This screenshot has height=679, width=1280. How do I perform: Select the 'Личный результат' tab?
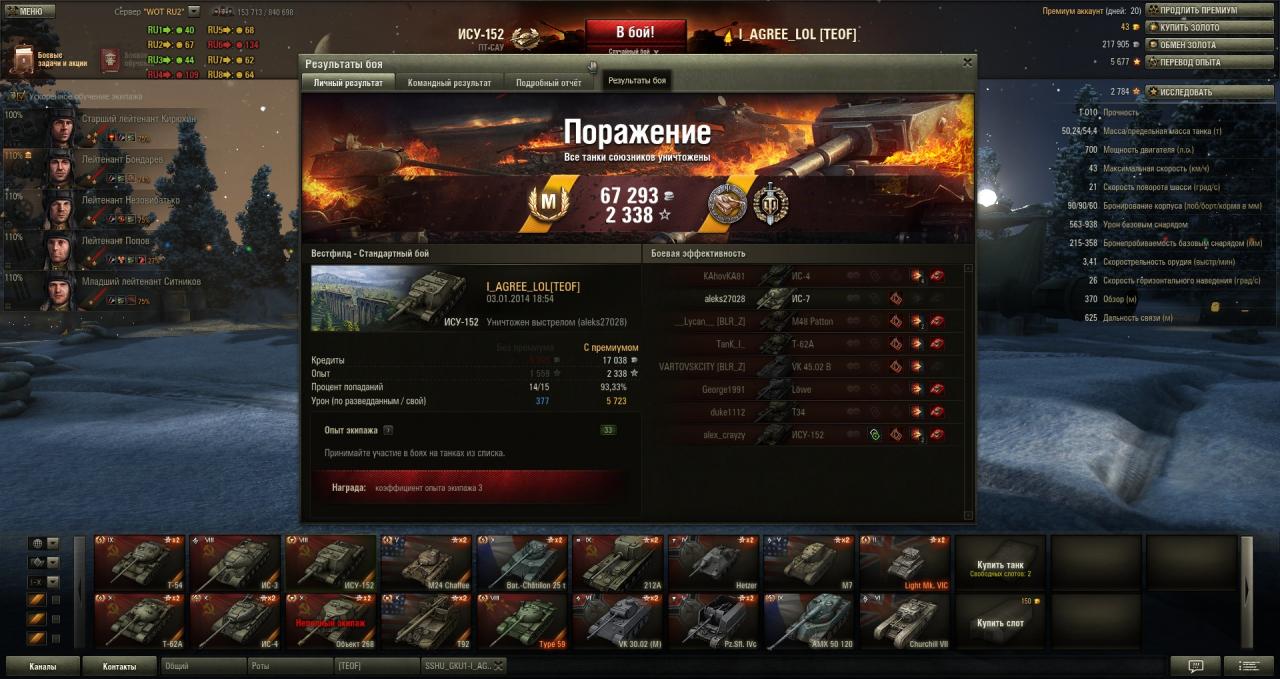pyautogui.click(x=348, y=83)
